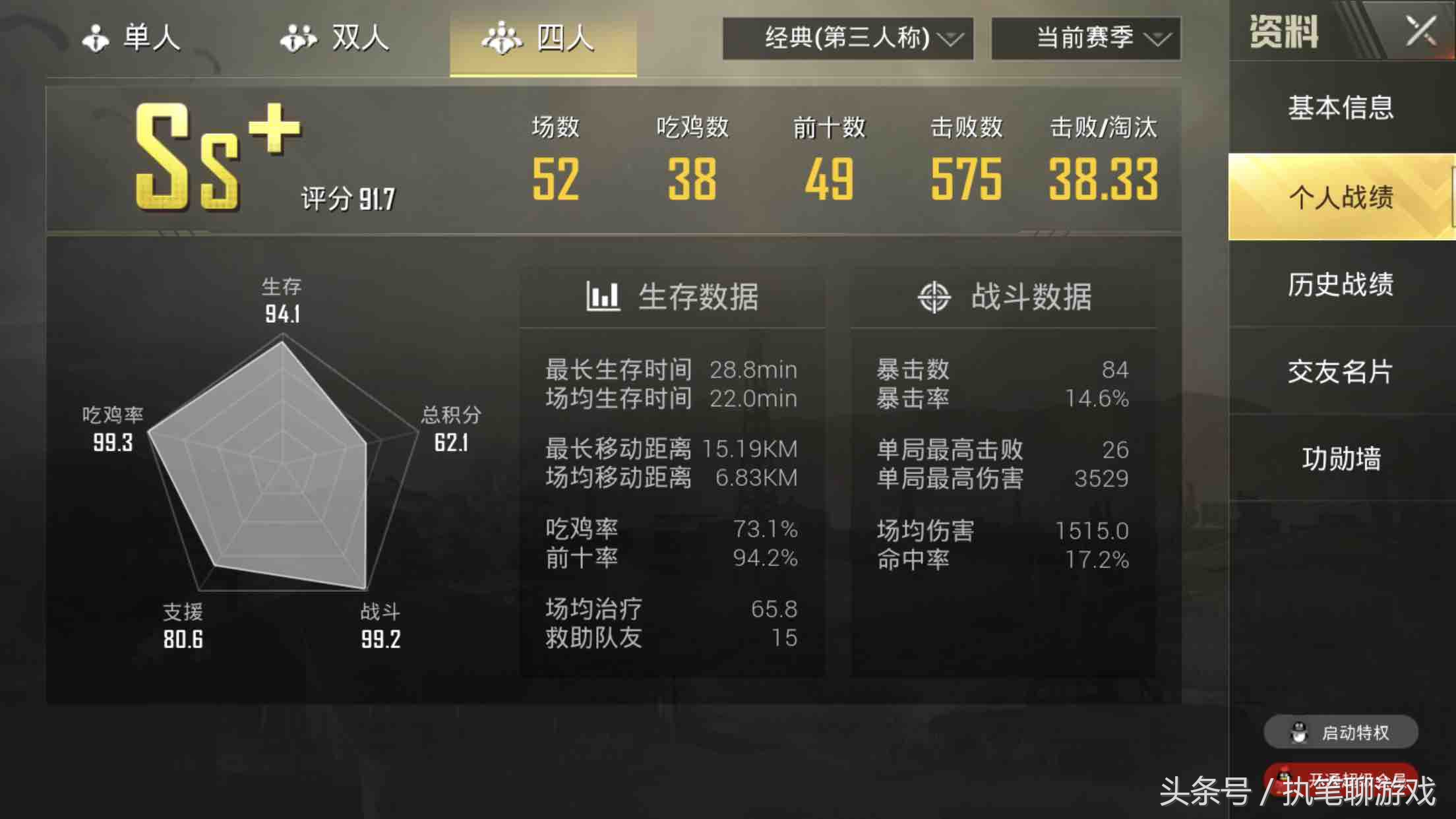This screenshot has width=1456, height=819.
Task: Expand the chevron beside 当前赛季
Action: click(1159, 38)
